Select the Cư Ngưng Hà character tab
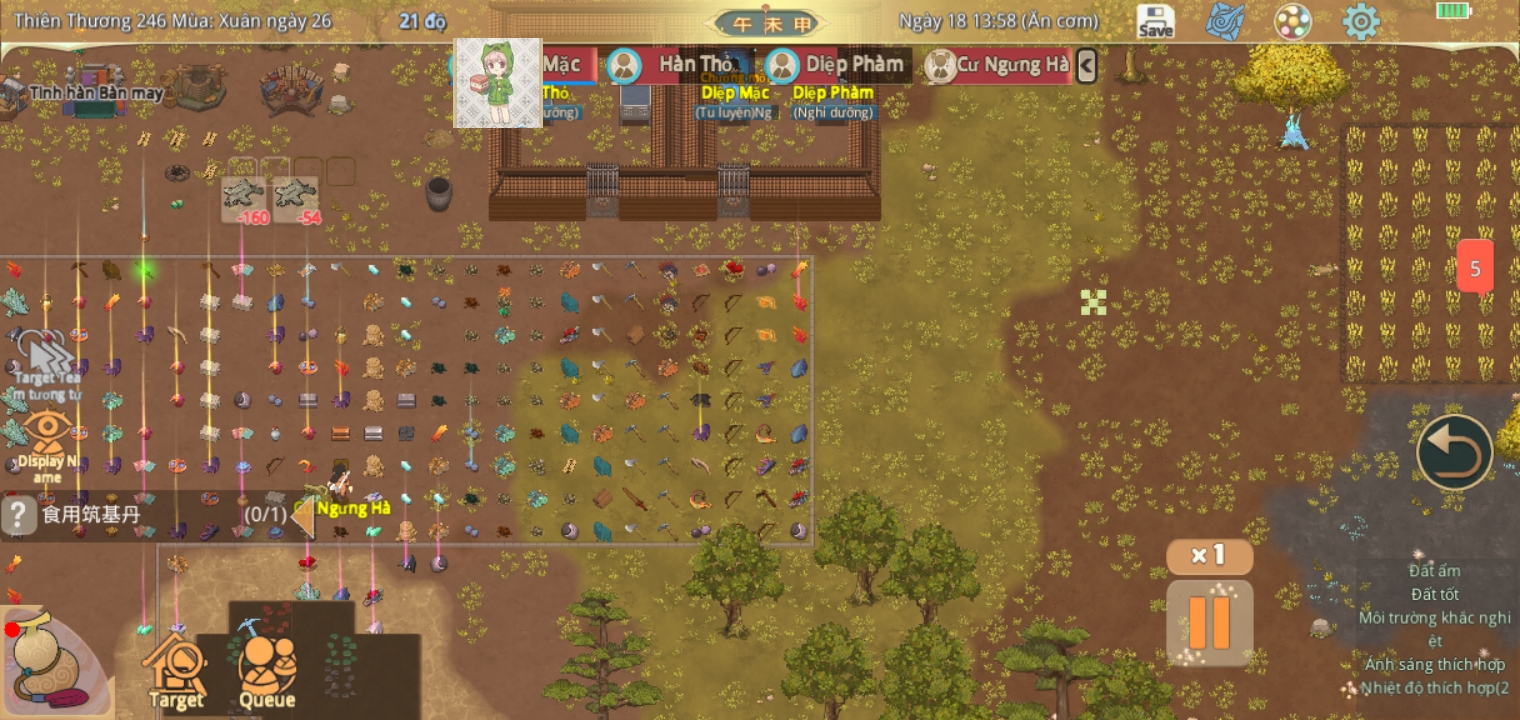The image size is (1520, 720). click(998, 66)
